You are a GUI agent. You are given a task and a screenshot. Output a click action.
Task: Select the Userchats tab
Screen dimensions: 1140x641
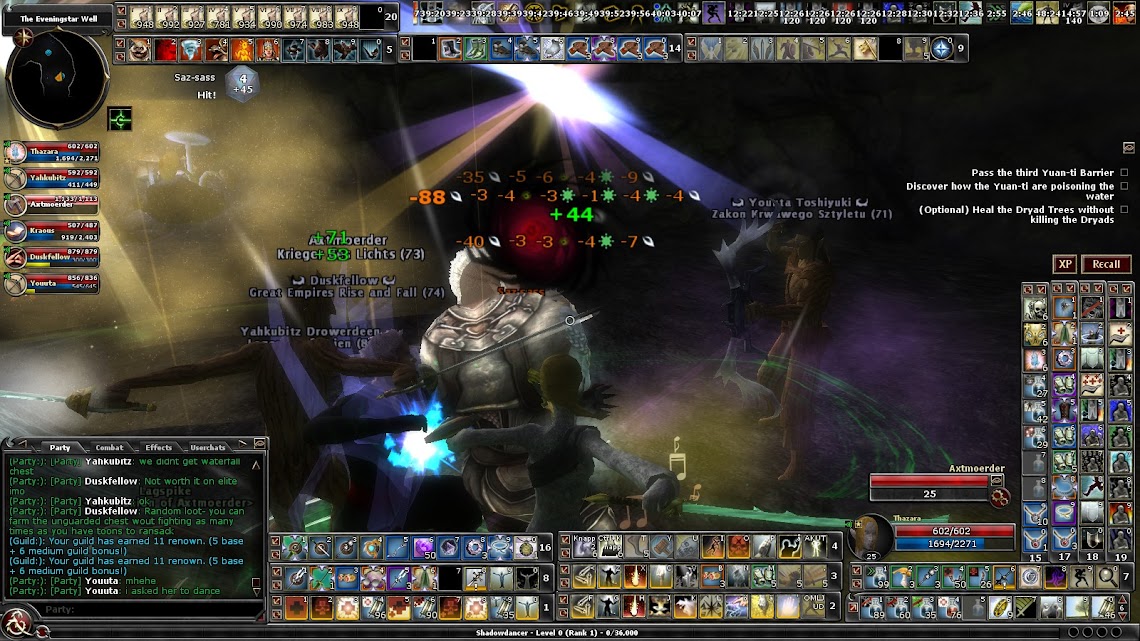(208, 447)
